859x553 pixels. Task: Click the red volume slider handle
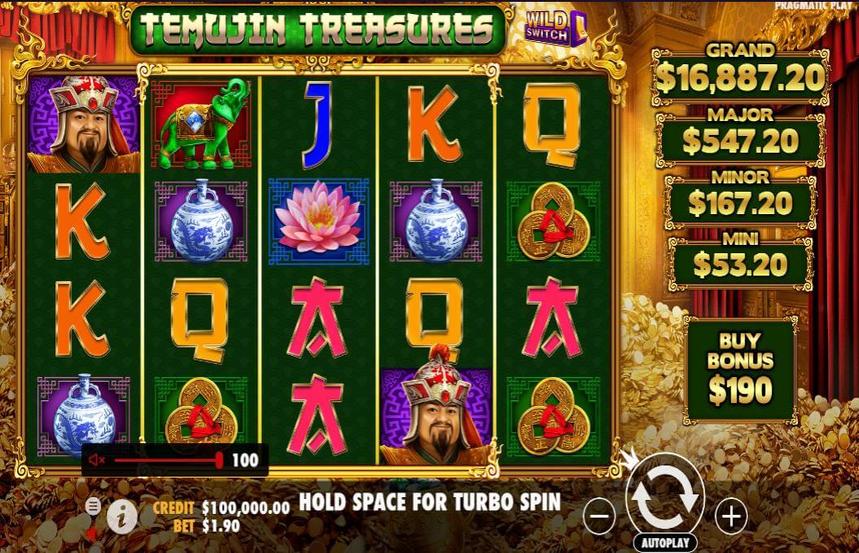coord(219,460)
